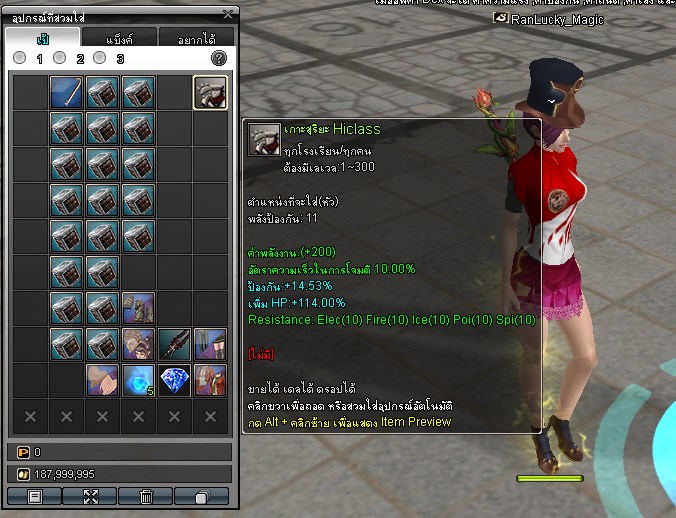
Task: Click the trash can delete button
Action: pyautogui.click(x=146, y=496)
